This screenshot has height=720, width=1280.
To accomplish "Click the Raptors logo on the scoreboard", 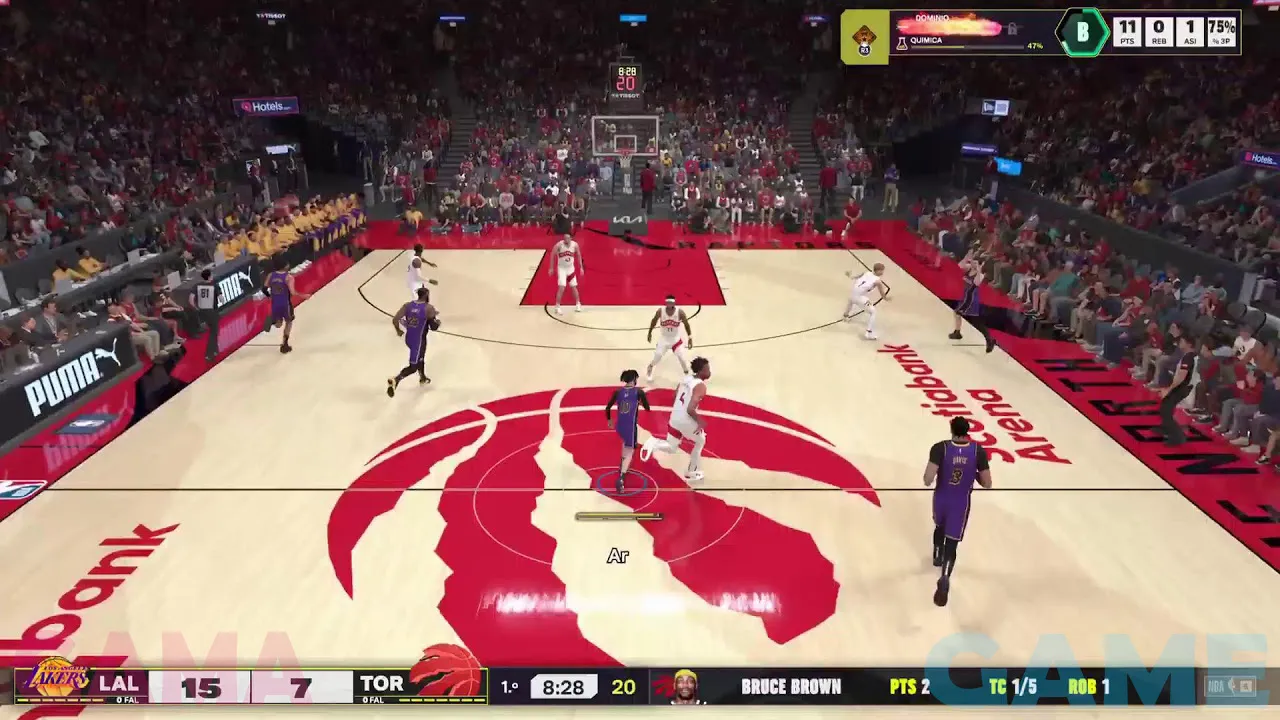I will coord(447,672).
